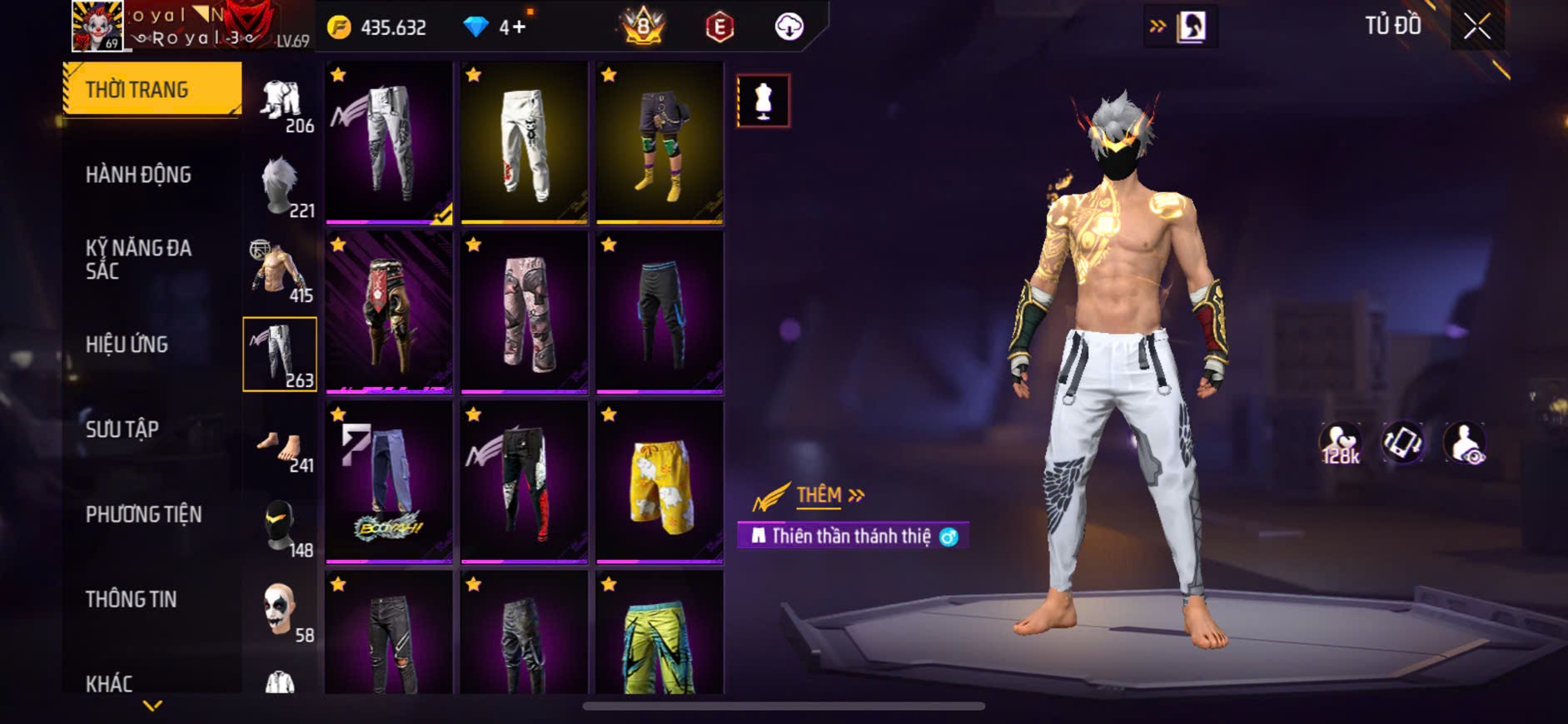Choose the hair category with 221 items
1568x724 pixels.
click(x=280, y=186)
